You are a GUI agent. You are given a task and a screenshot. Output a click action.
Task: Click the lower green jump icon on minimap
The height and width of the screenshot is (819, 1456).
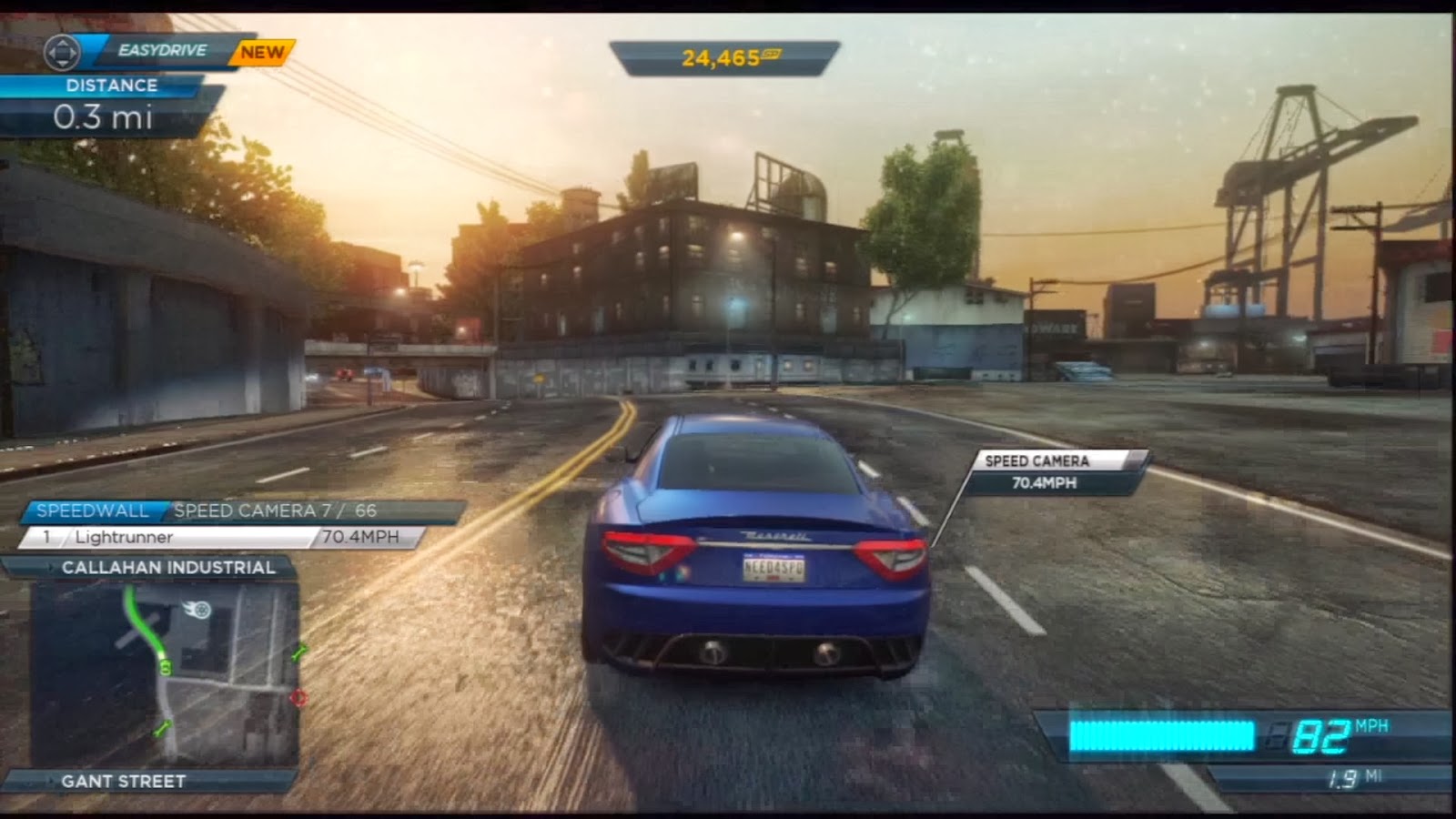click(x=161, y=728)
